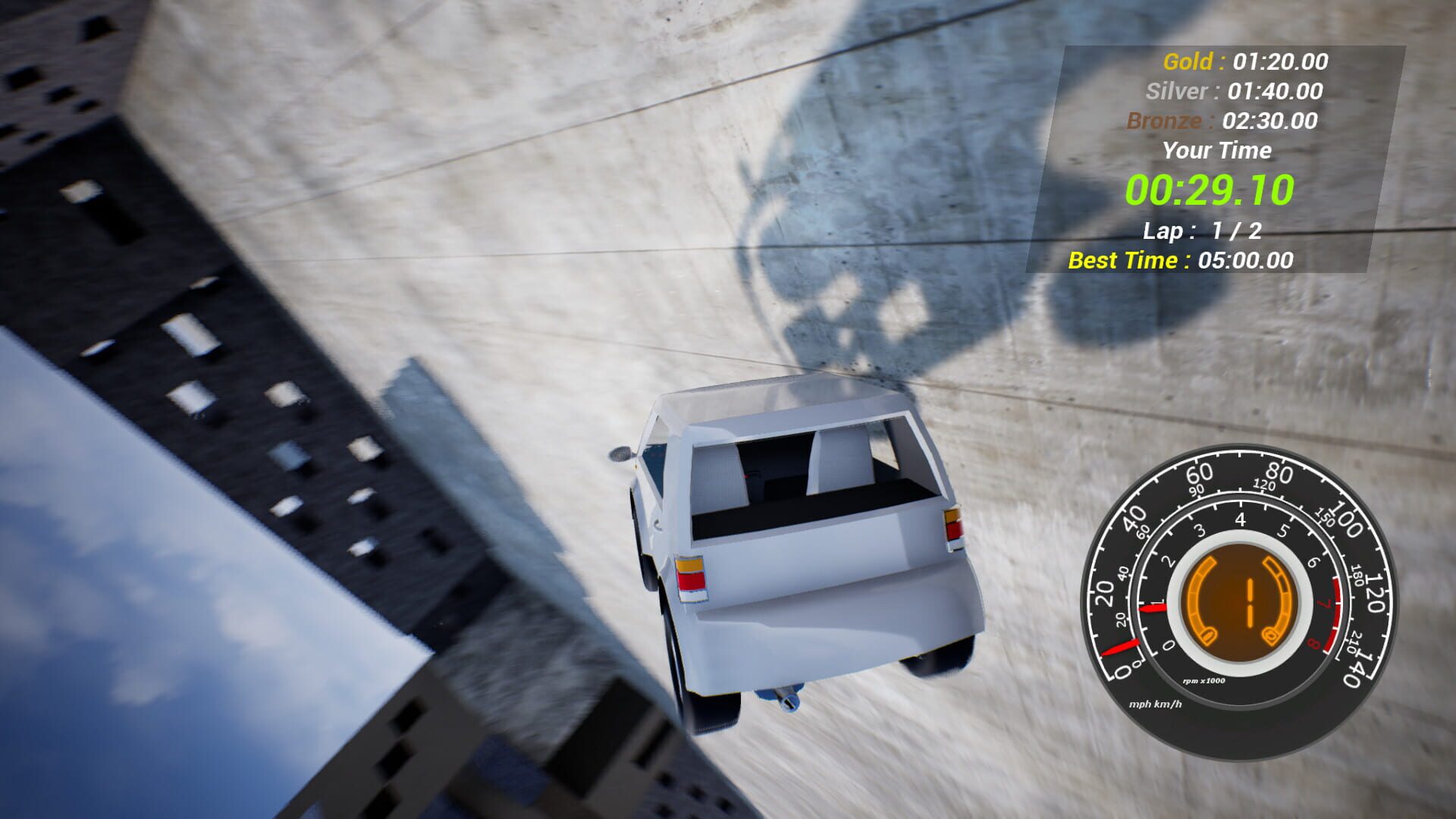The image size is (1456, 819).
Task: Toggle the mph km/h unit label
Action: (x=1155, y=704)
